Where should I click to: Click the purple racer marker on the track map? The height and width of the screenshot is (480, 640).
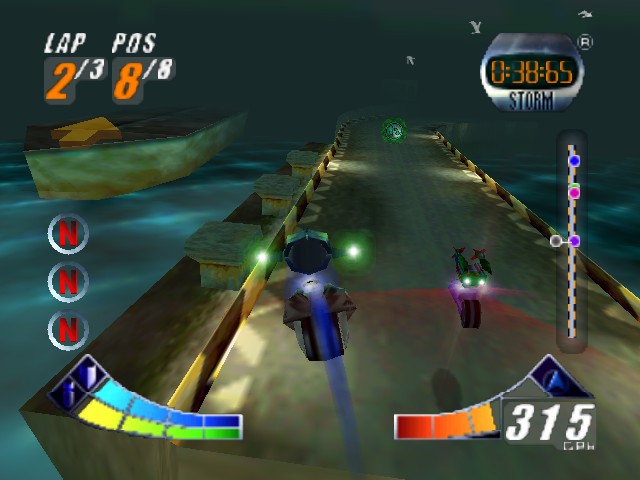pos(575,241)
